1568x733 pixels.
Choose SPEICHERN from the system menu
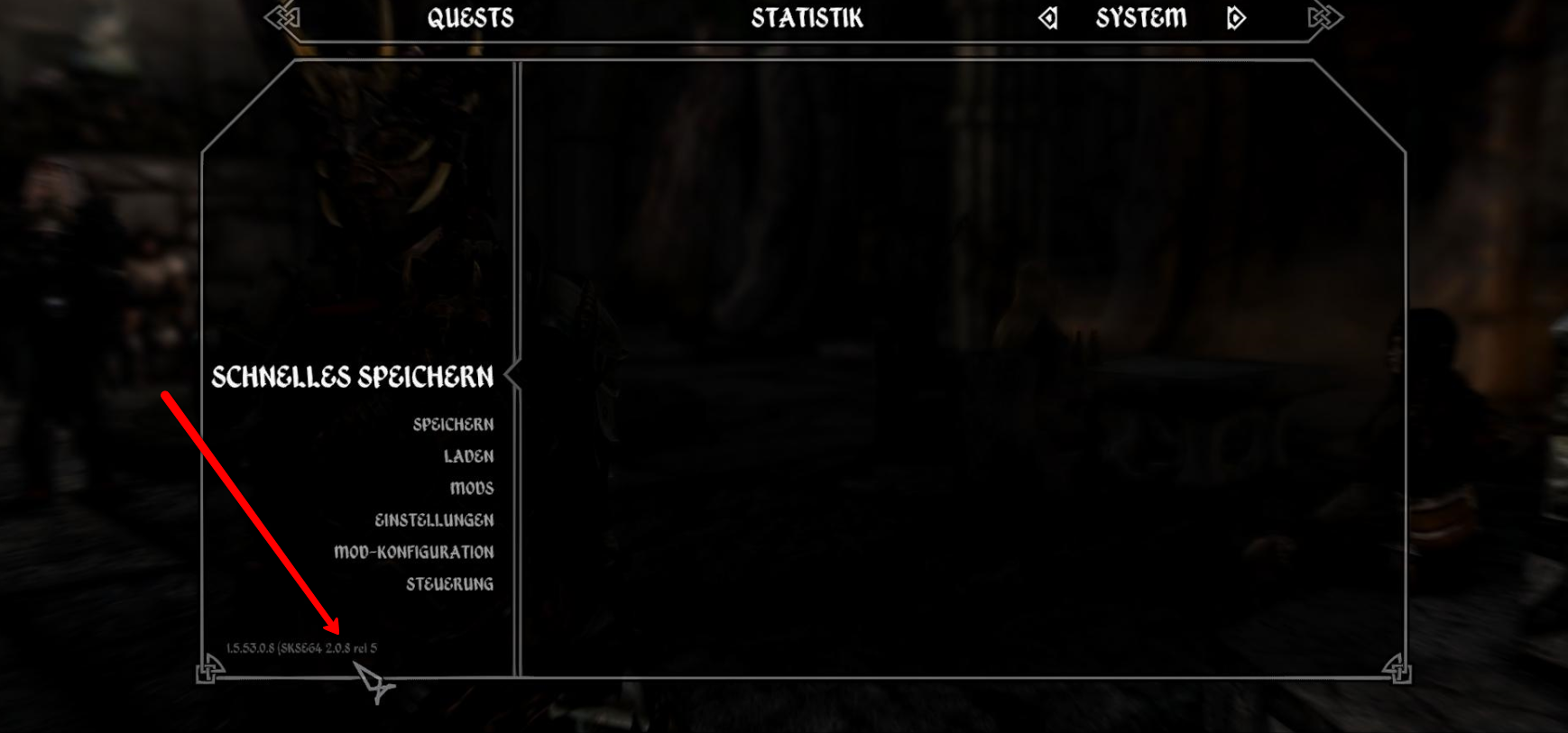[x=452, y=425]
